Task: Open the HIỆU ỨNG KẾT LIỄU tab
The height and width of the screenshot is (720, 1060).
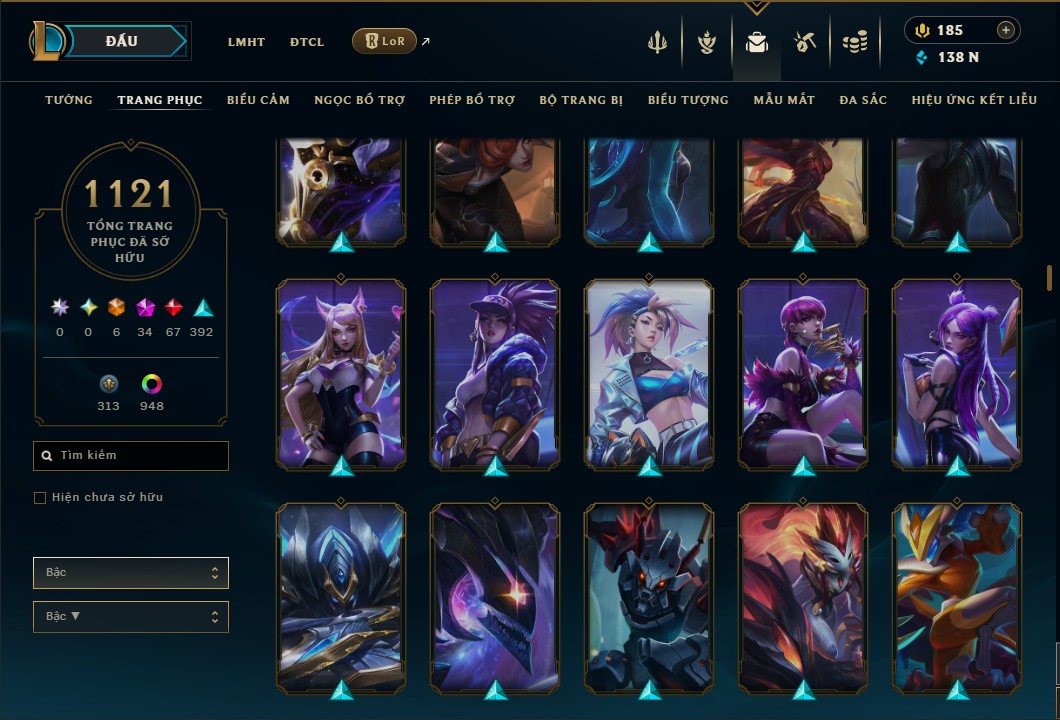Action: [x=974, y=100]
